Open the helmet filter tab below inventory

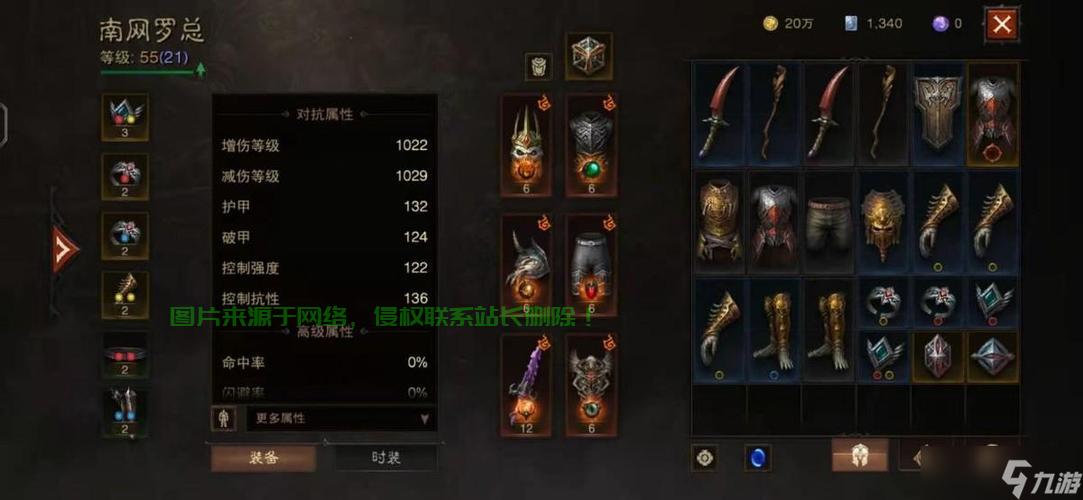click(x=860, y=456)
